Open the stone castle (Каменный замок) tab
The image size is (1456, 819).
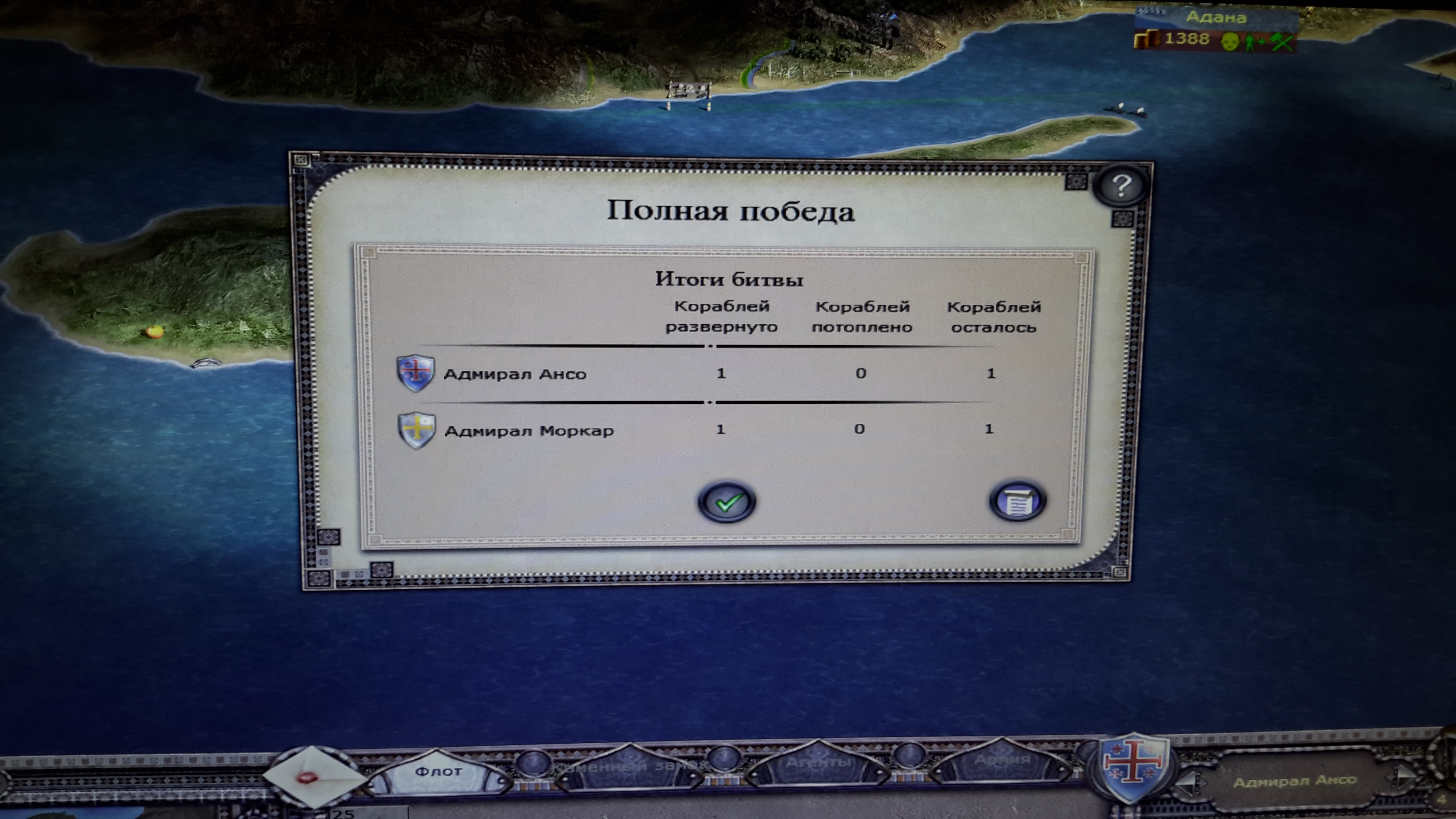[x=629, y=767]
